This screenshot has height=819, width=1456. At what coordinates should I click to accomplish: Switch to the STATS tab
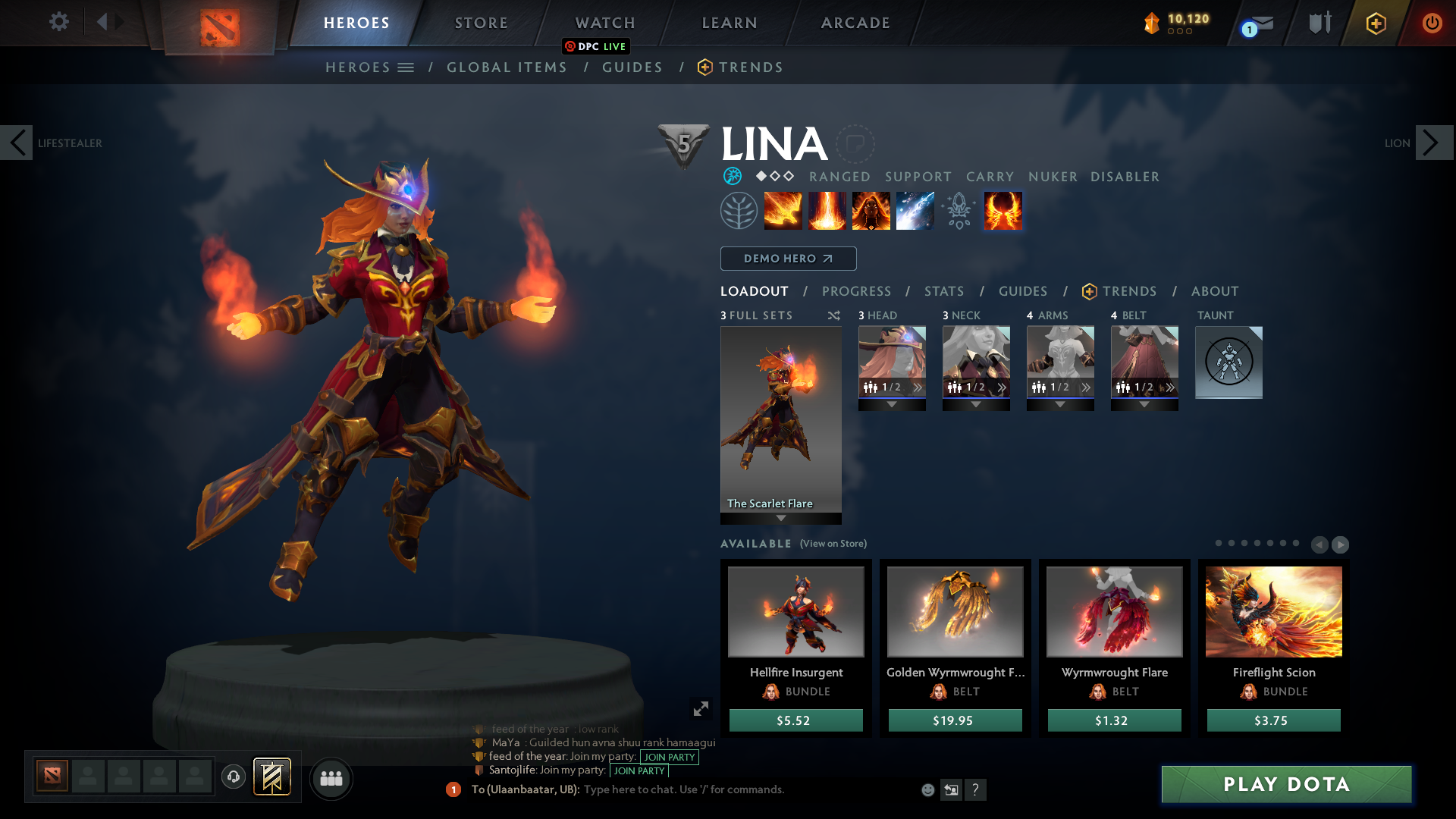(943, 291)
